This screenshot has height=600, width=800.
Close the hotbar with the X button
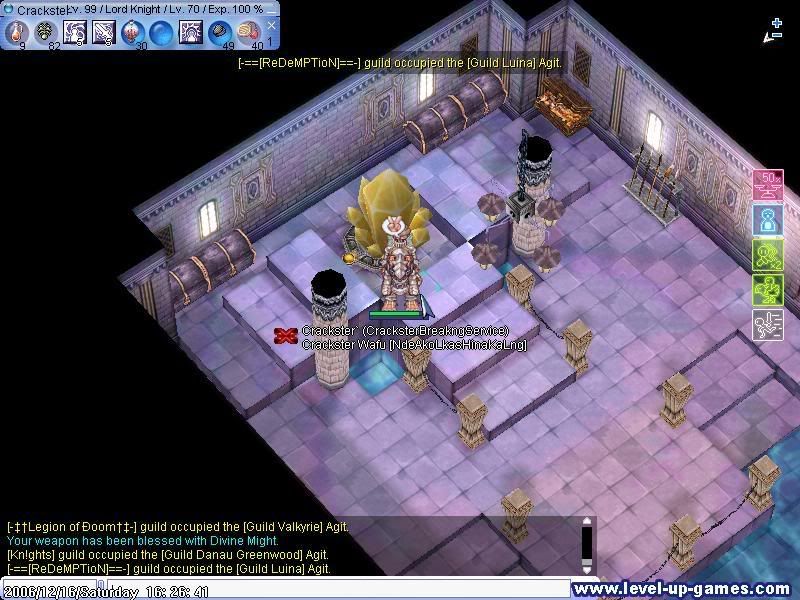[x=272, y=26]
